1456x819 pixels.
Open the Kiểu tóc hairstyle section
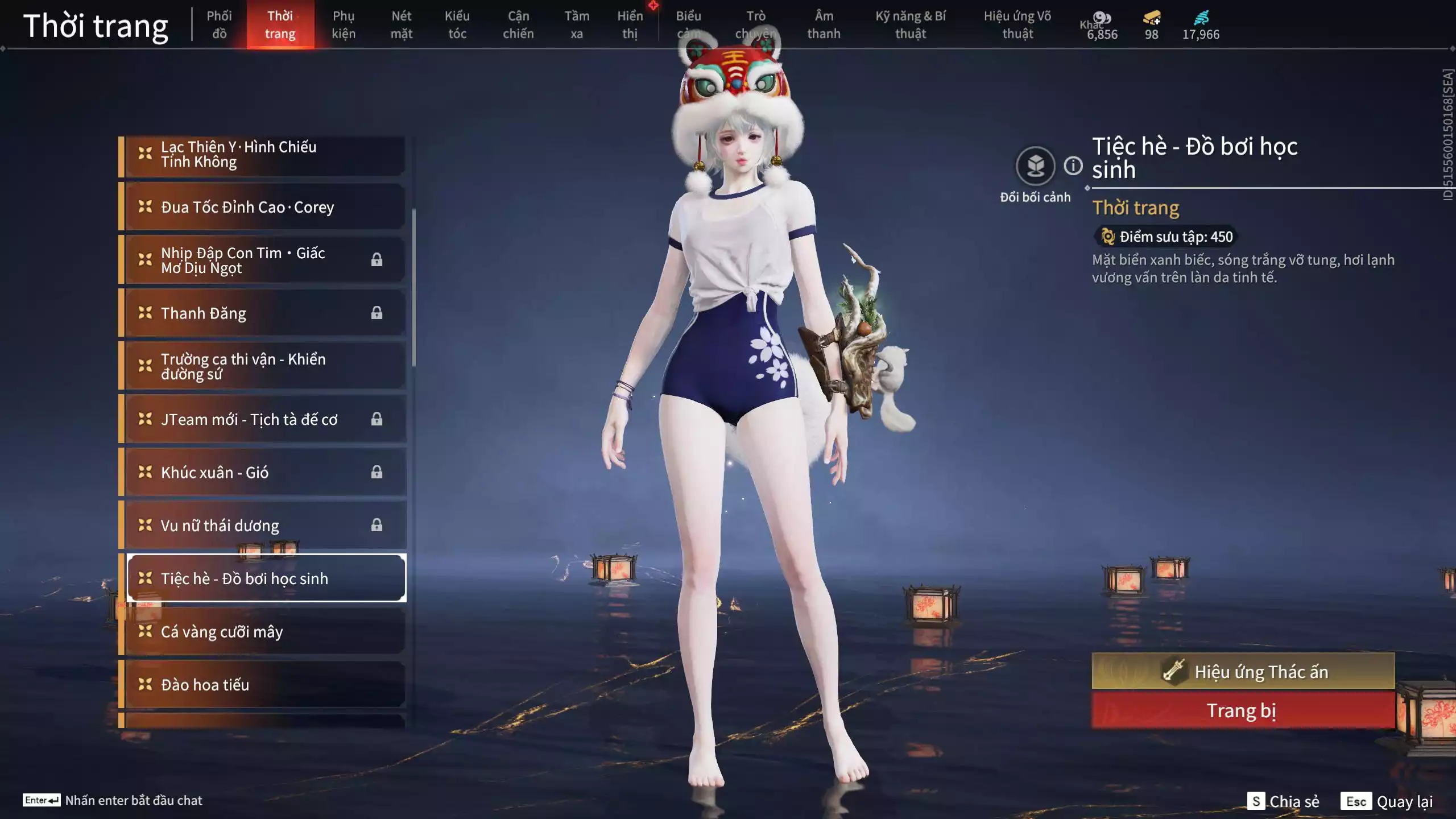(x=458, y=24)
